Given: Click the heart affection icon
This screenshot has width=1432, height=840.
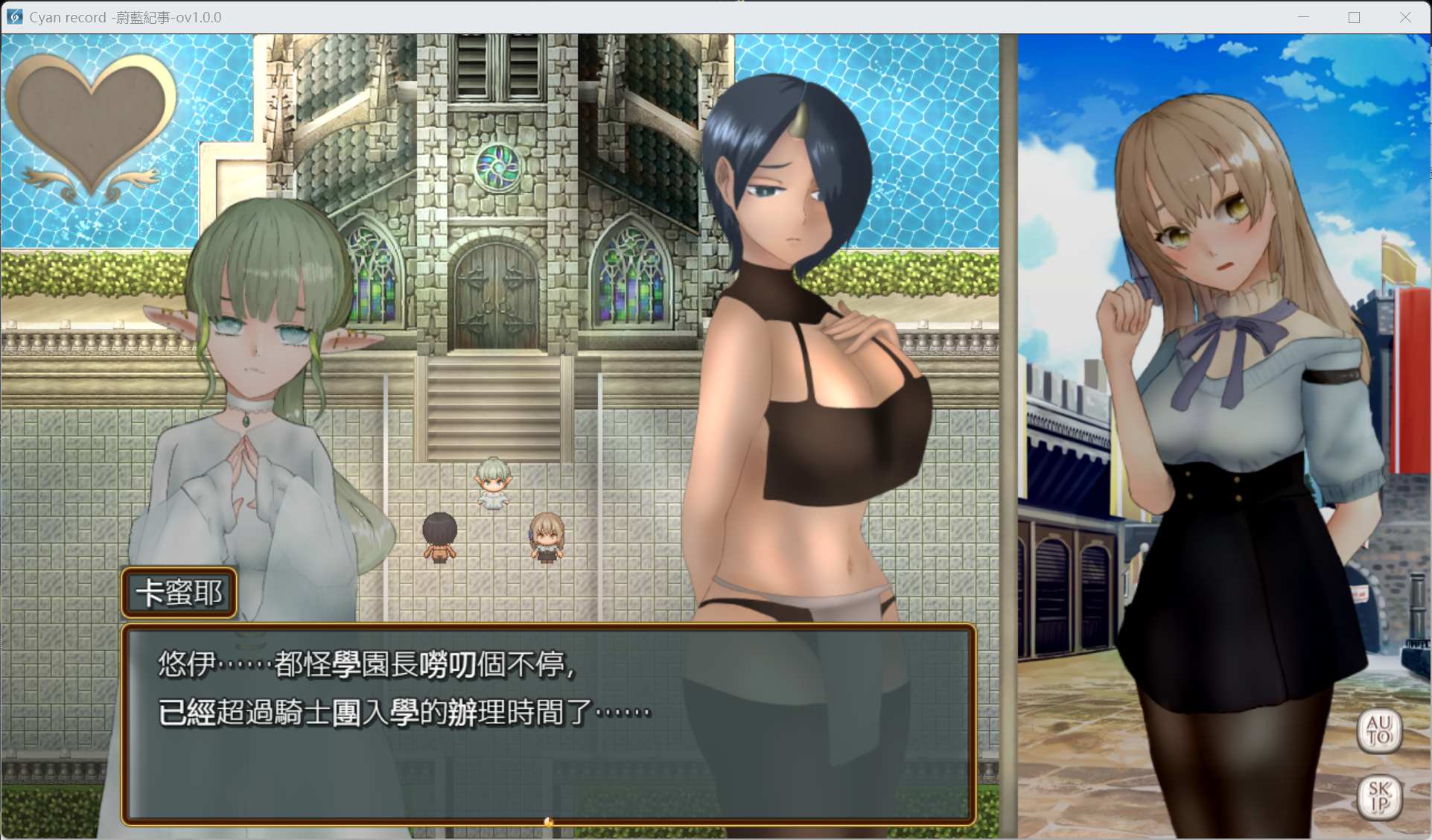Looking at the screenshot, I should point(91,124).
